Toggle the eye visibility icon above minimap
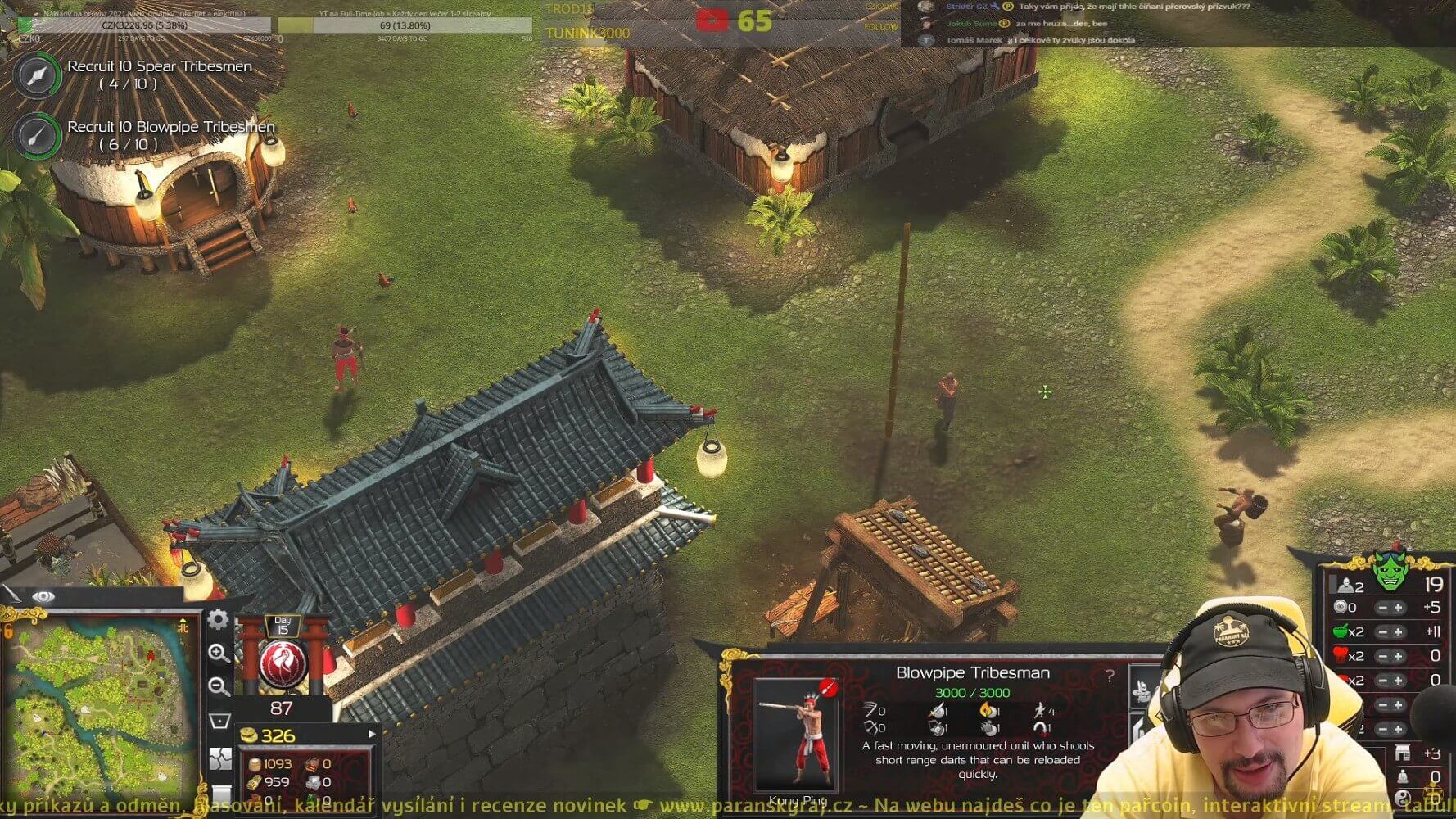Screen dimensions: 1456x819 (x=43, y=596)
